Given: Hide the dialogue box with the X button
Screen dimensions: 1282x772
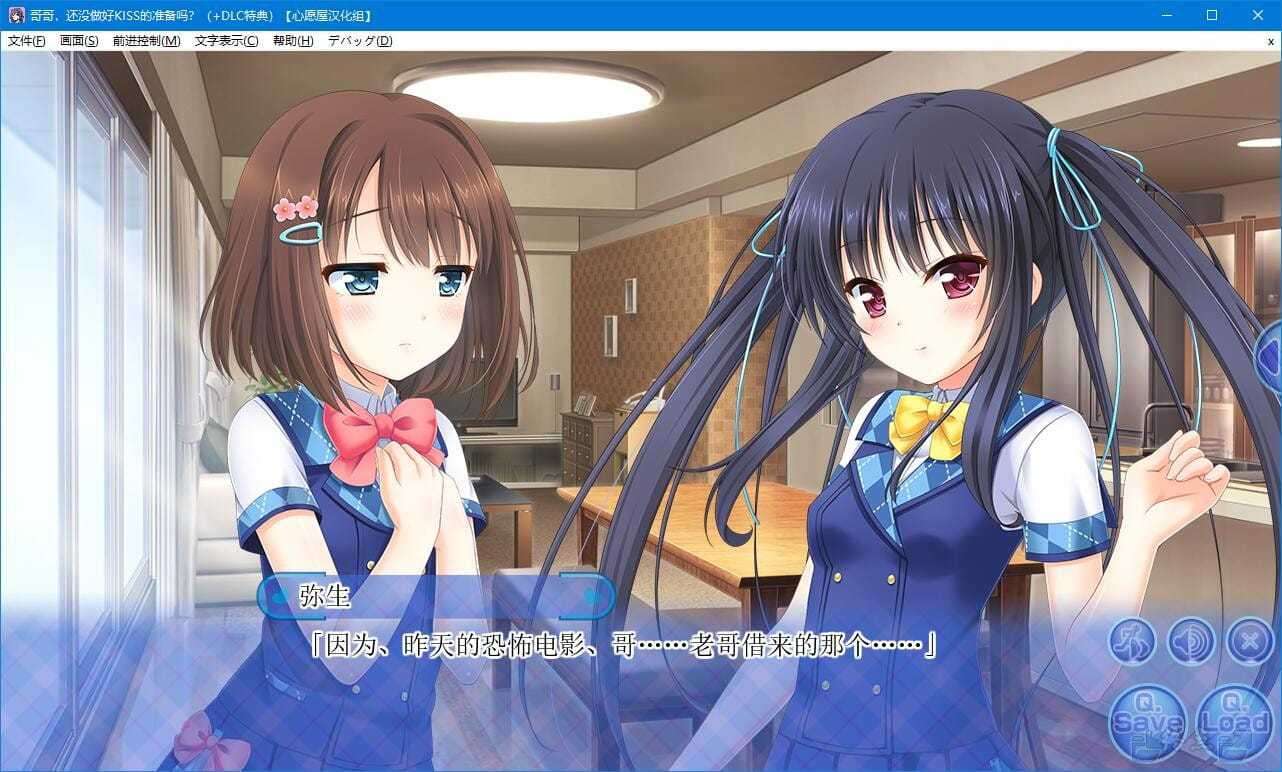Looking at the screenshot, I should pos(1250,641).
